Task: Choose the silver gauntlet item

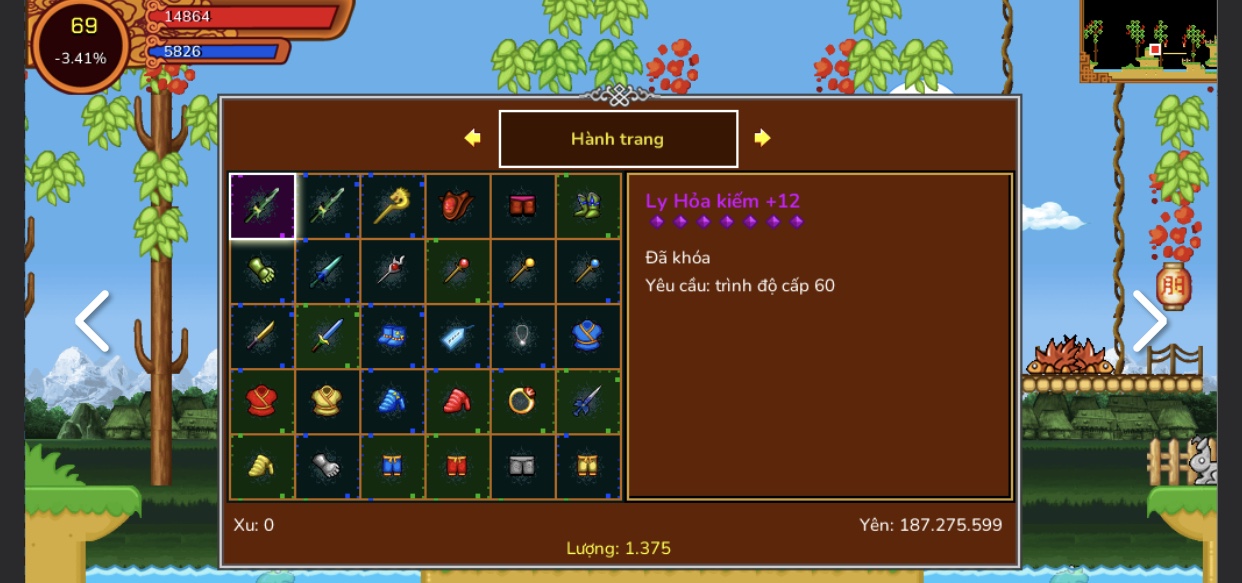Action: 327,466
